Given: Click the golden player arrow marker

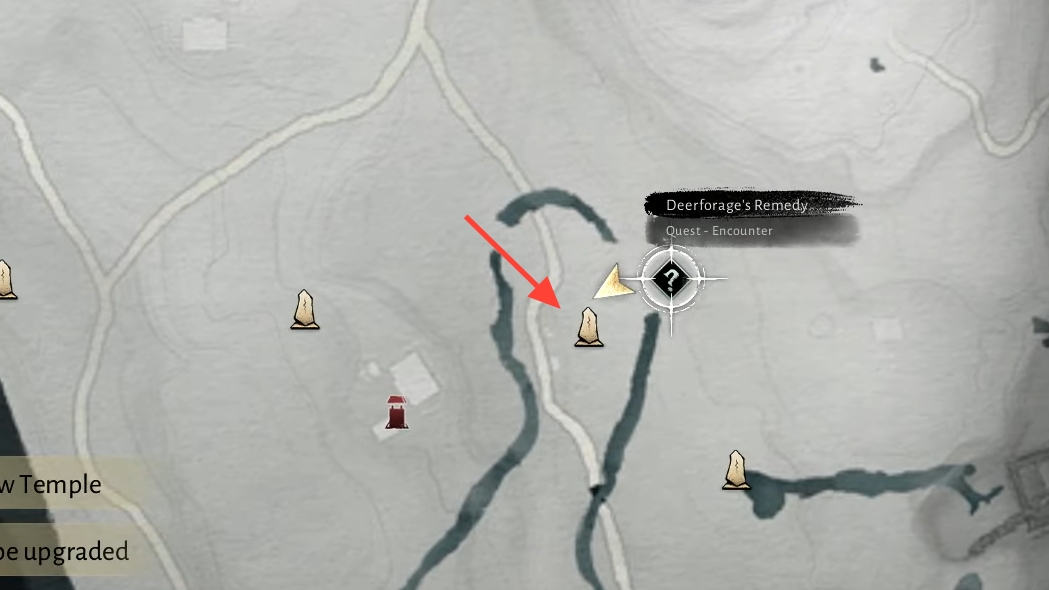Looking at the screenshot, I should coord(616,283).
